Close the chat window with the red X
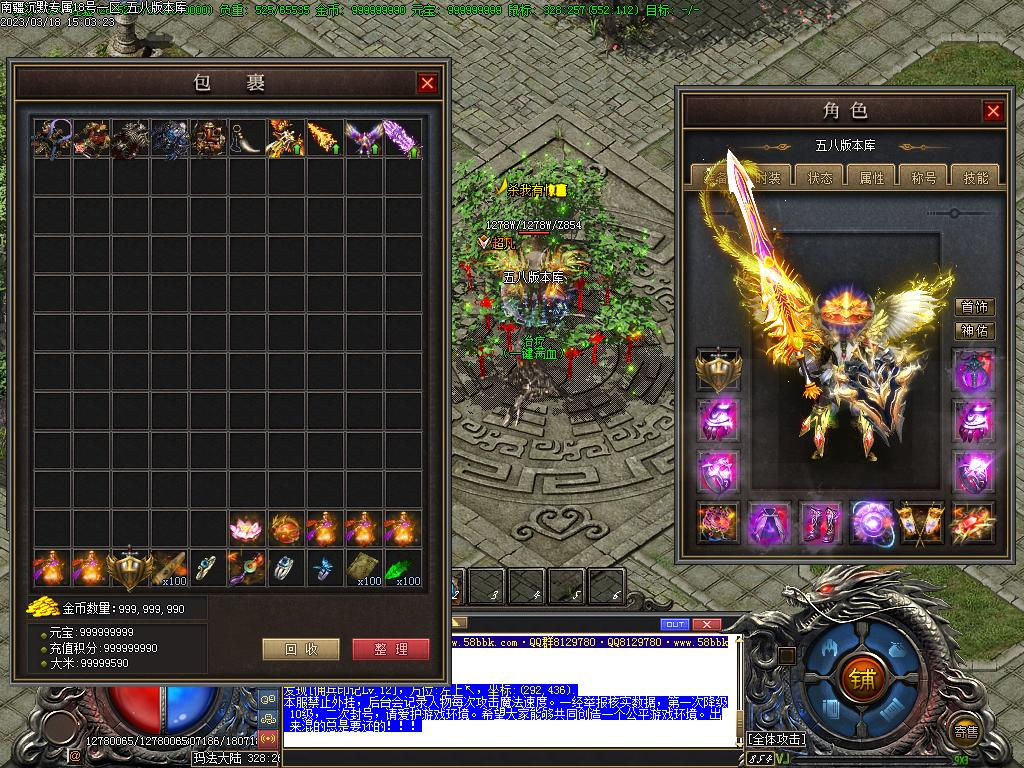Screen dimensions: 1024x768 (706, 624)
